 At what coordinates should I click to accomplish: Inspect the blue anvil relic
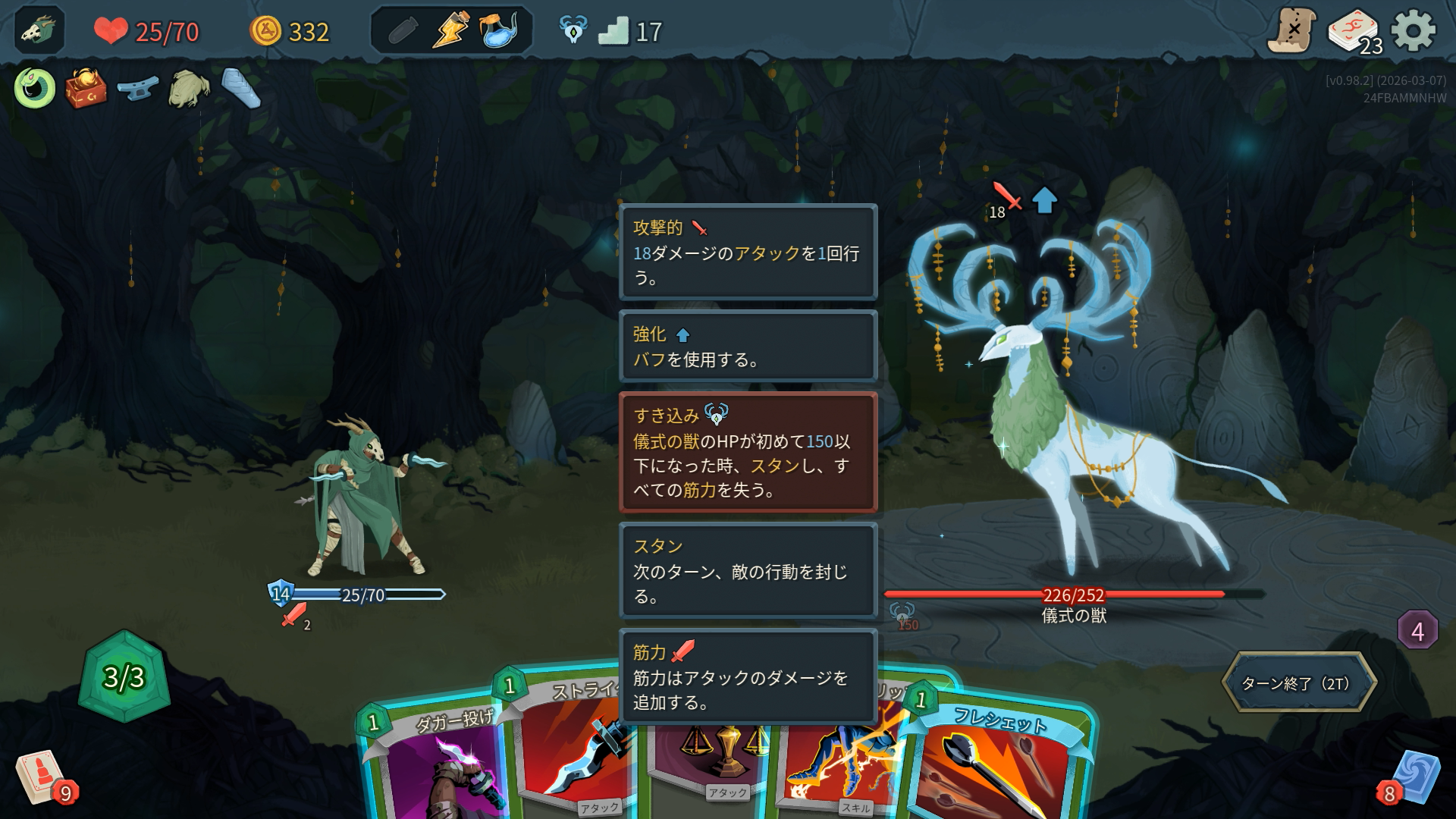[x=137, y=88]
